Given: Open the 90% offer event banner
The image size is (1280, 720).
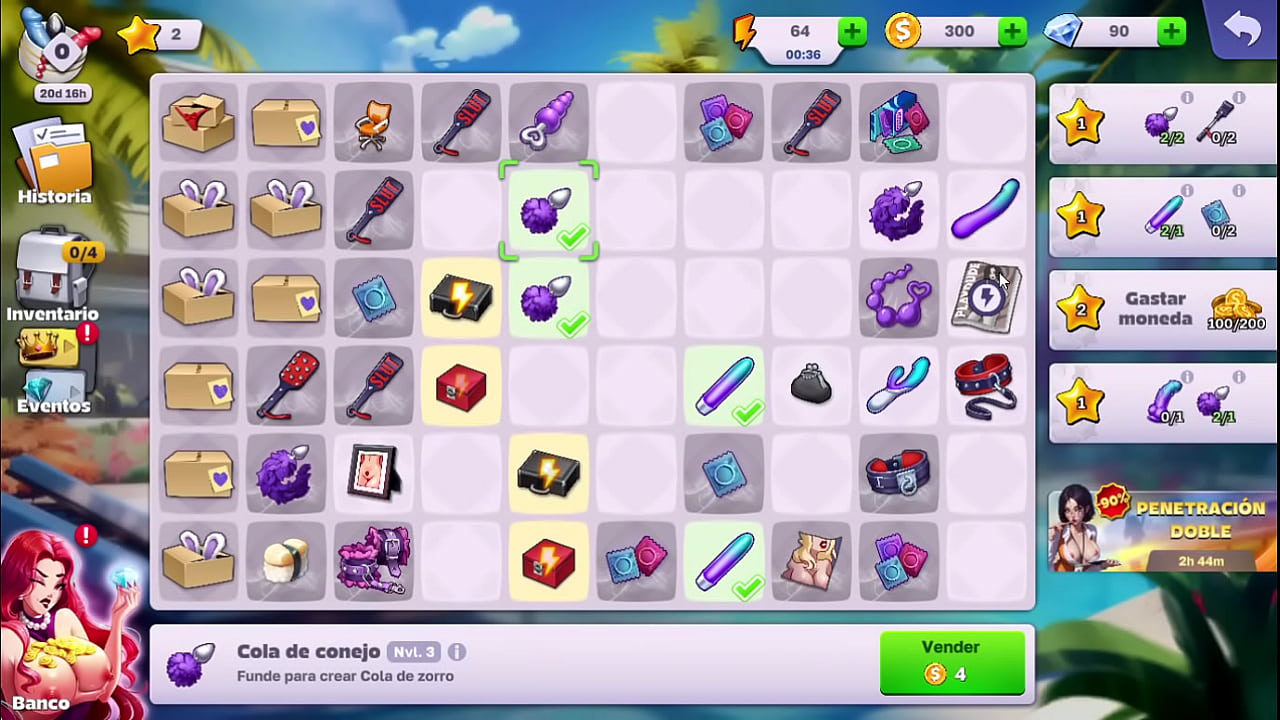Looking at the screenshot, I should (1161, 530).
